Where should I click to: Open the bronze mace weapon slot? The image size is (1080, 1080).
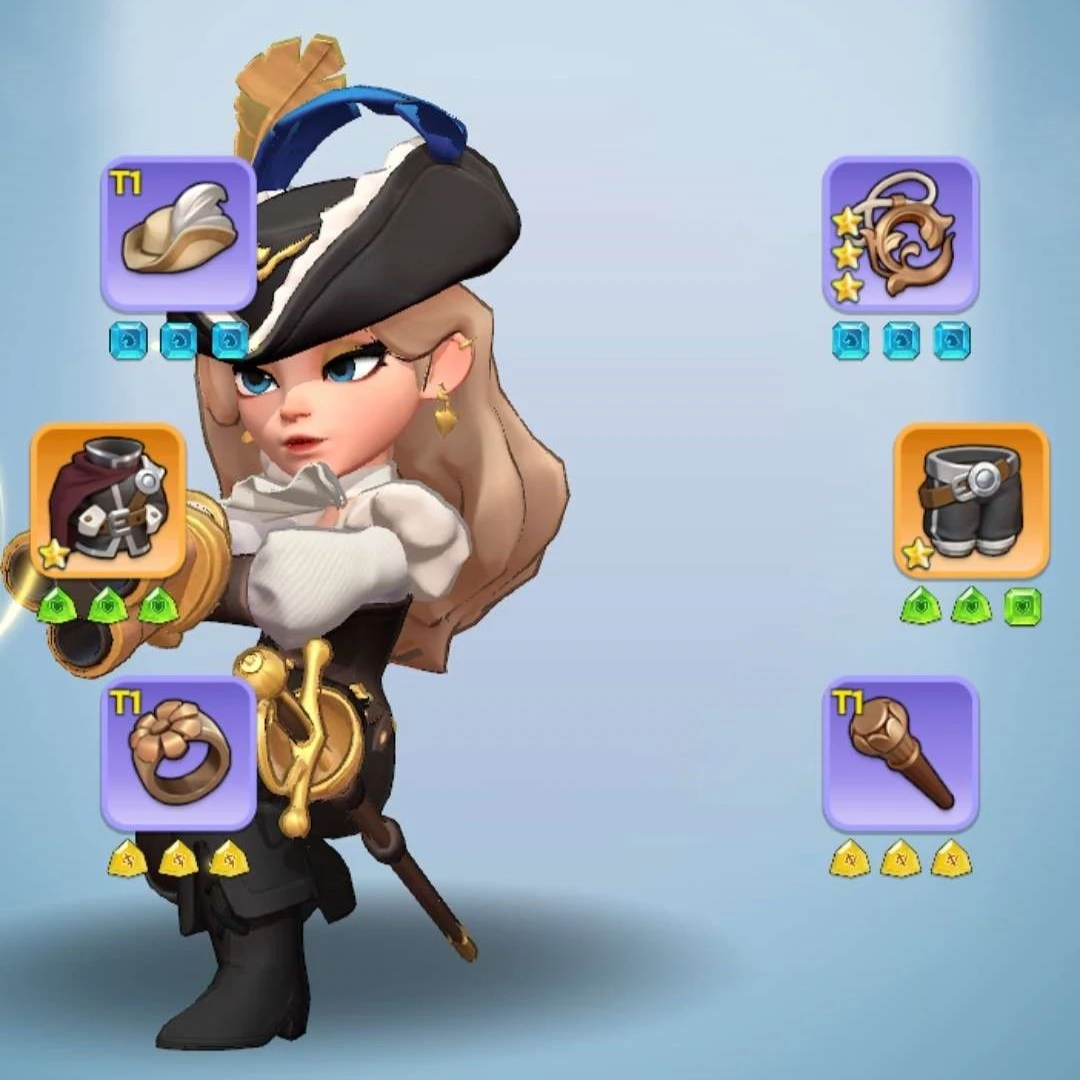(900, 753)
